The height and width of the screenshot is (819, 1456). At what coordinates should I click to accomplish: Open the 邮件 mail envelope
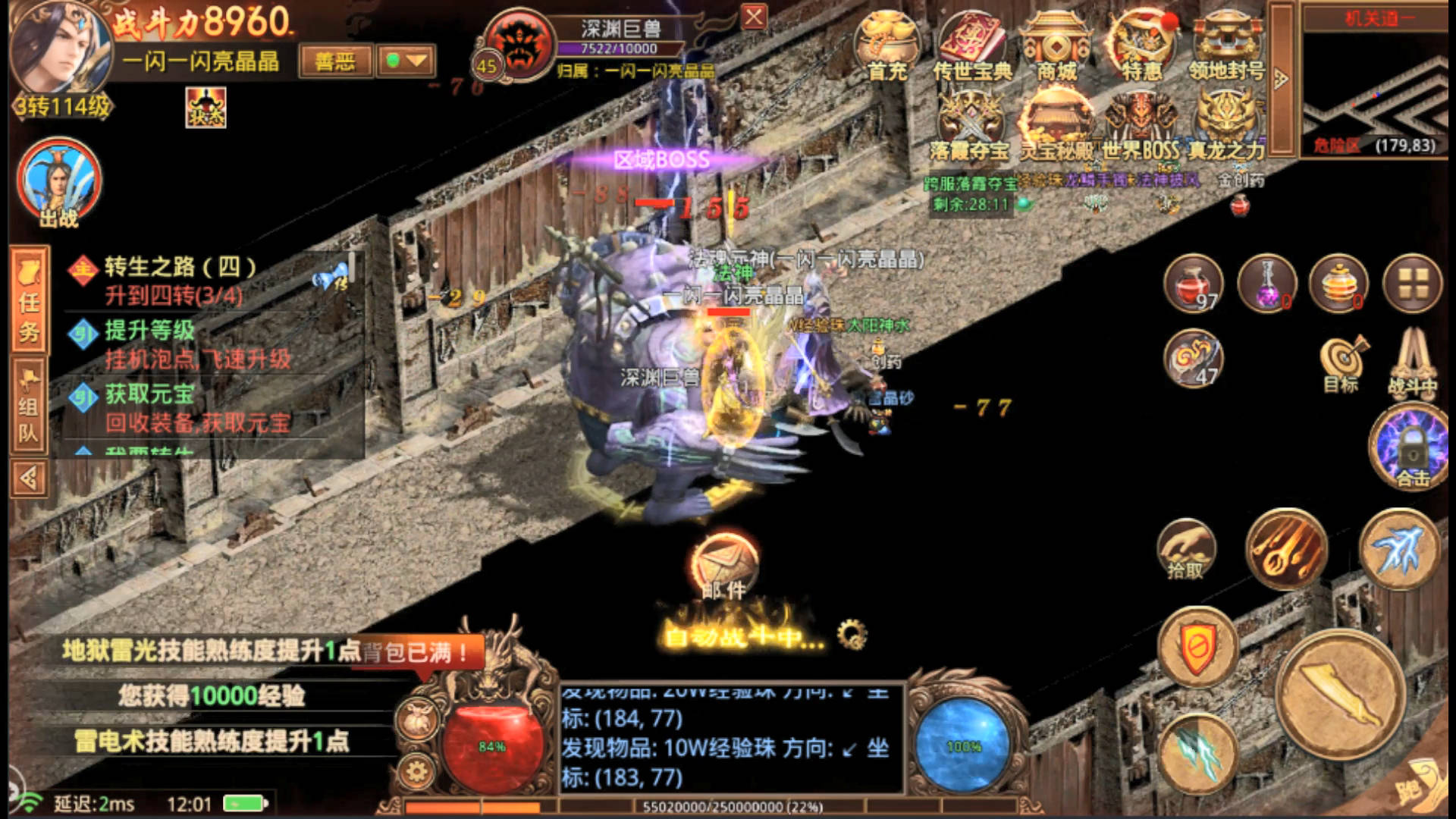coord(724,566)
